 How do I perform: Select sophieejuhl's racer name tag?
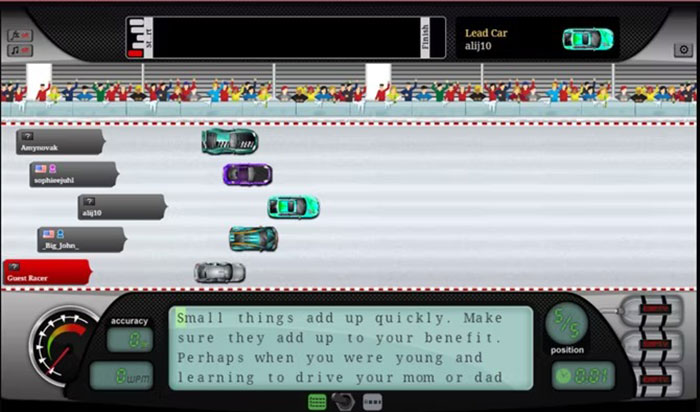(x=72, y=175)
